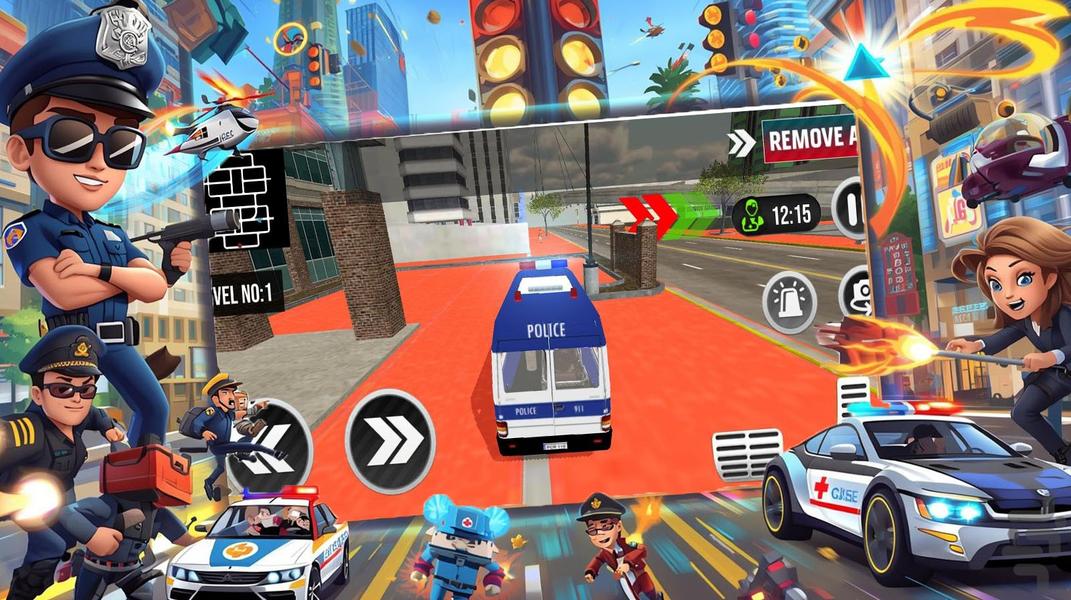
Task: Steer right with the double-chevron button
Action: 390,441
